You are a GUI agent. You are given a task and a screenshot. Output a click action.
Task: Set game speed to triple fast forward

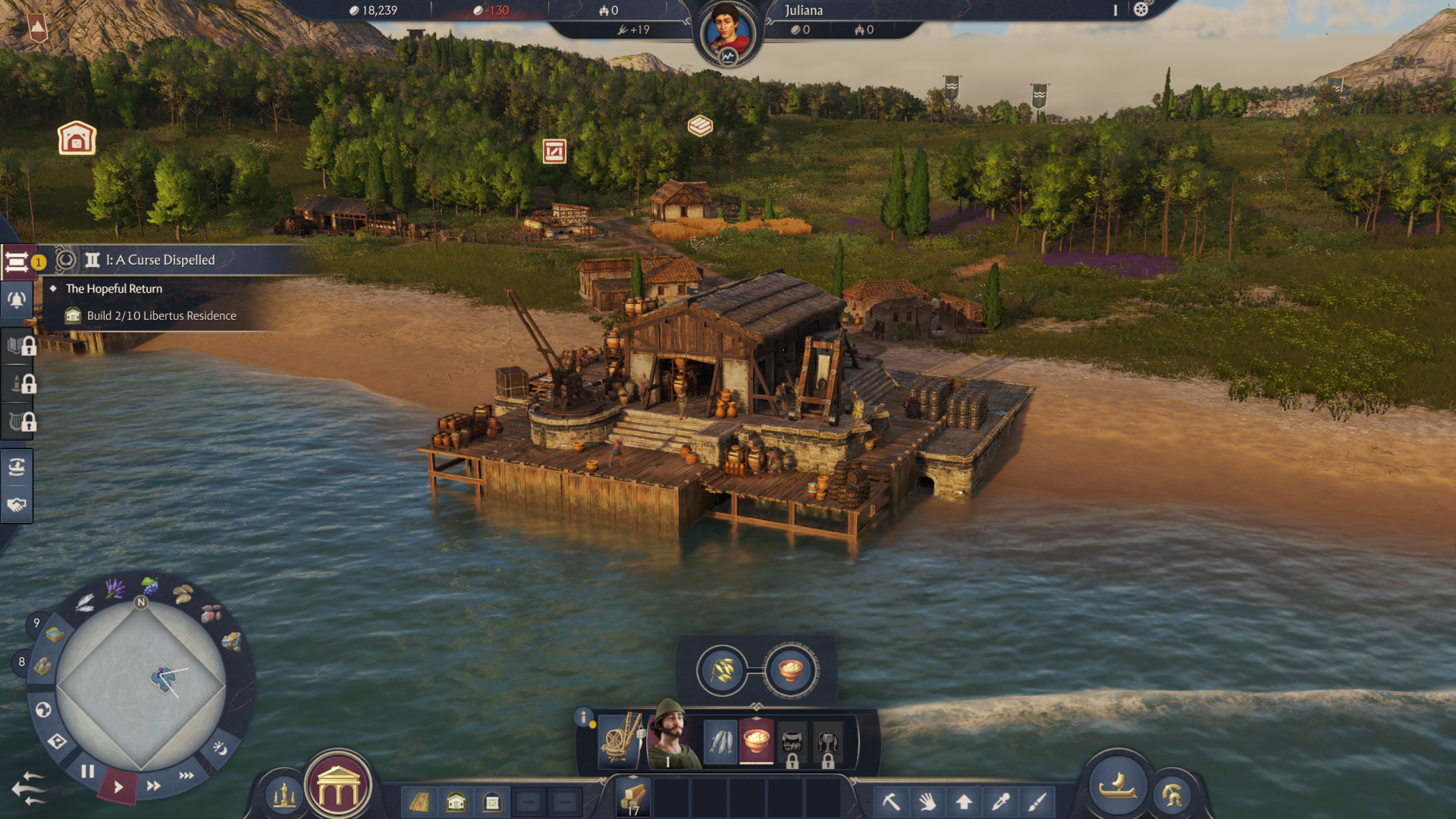point(187,775)
